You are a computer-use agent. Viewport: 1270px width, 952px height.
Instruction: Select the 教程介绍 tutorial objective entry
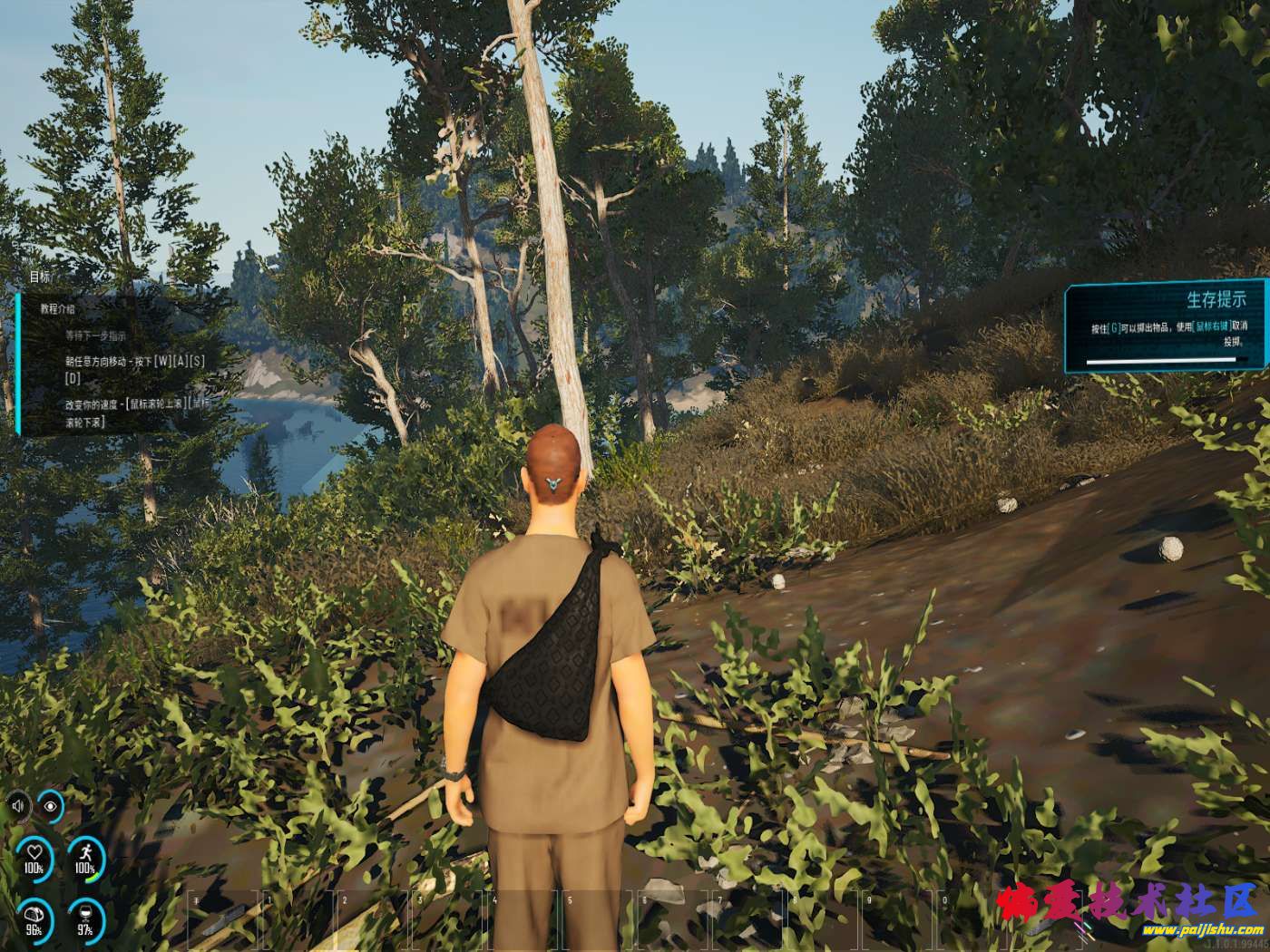tap(57, 309)
